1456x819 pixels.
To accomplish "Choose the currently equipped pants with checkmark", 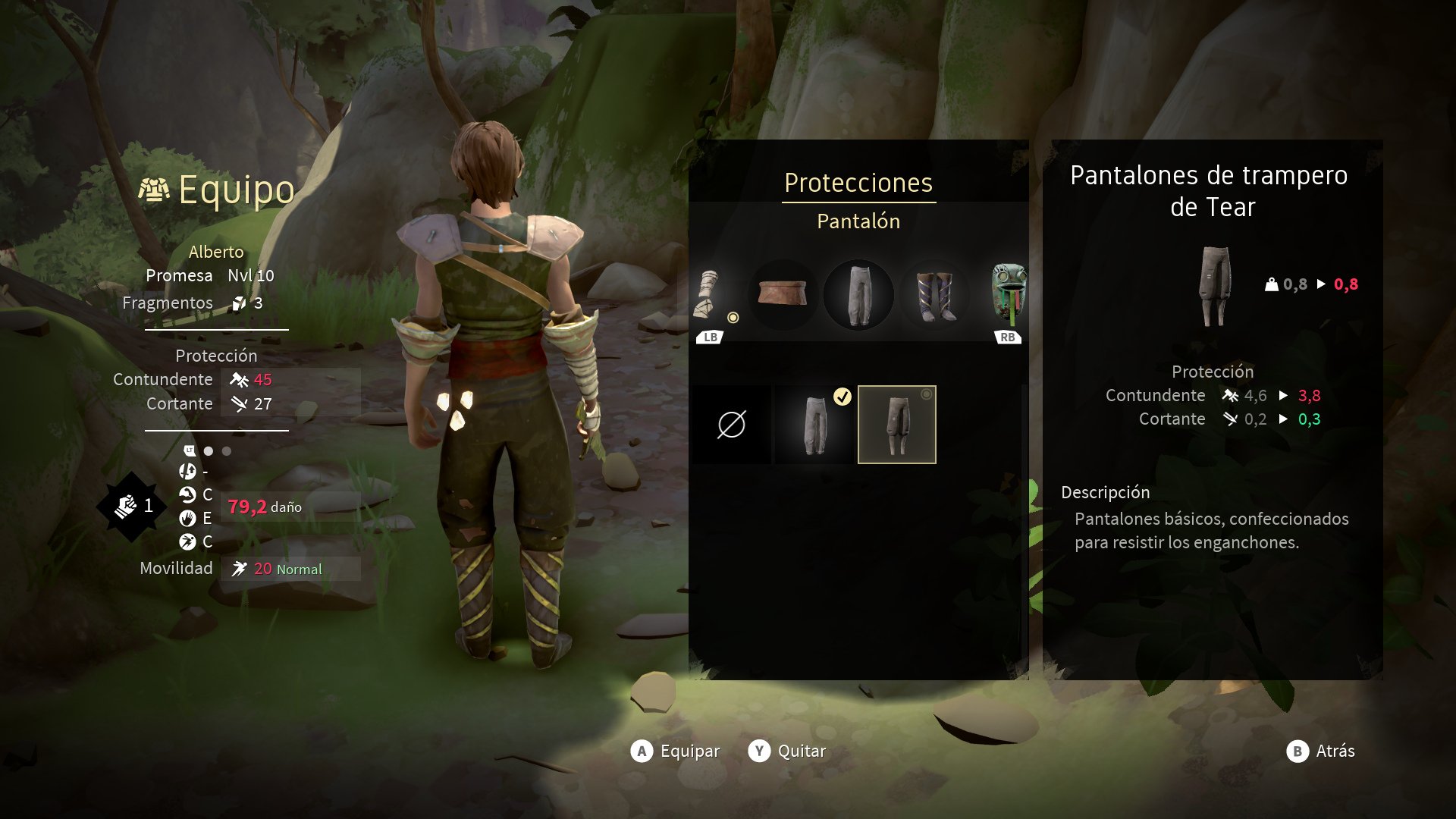I will tap(814, 425).
